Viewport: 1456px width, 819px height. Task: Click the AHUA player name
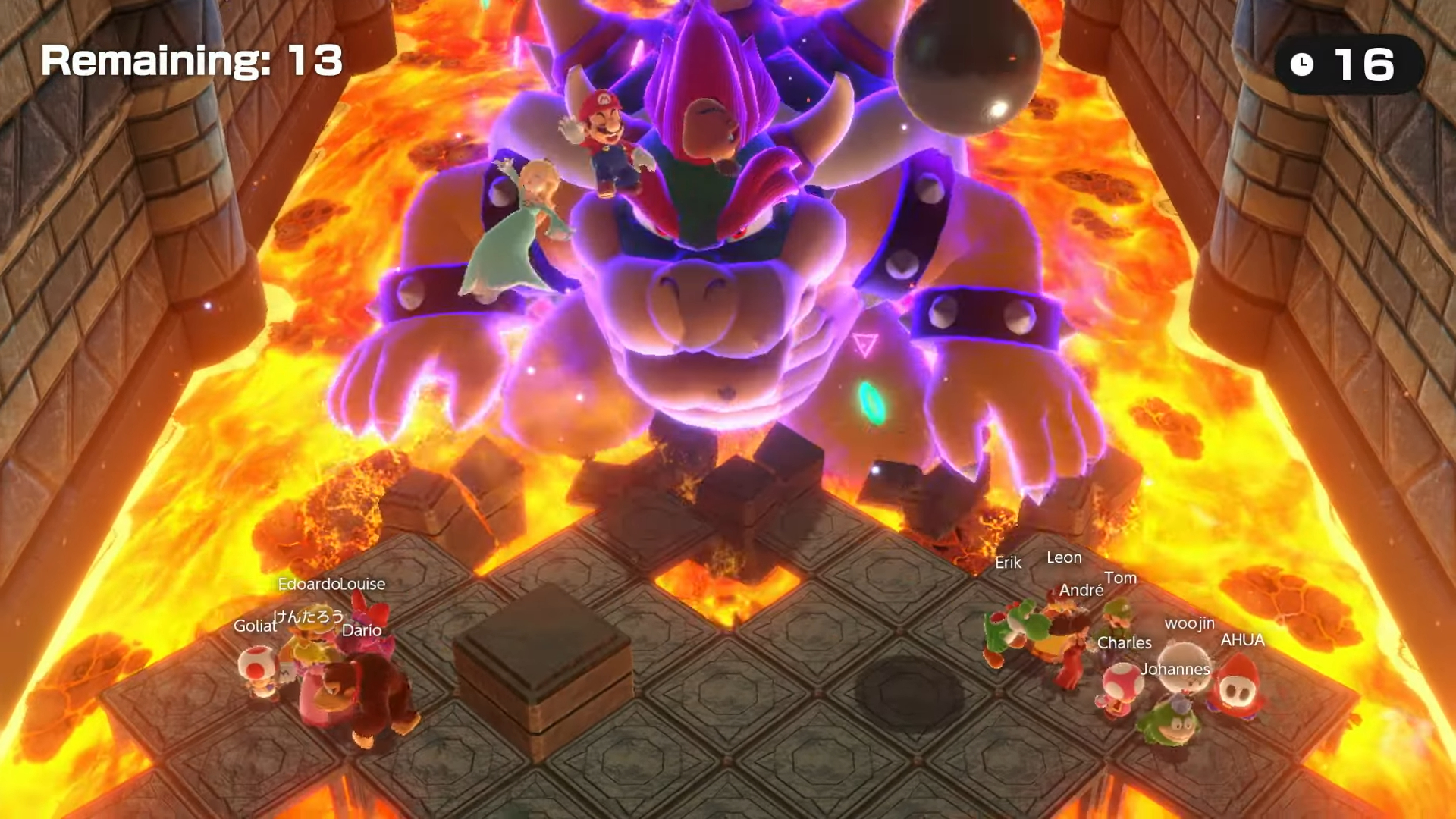click(x=1243, y=641)
